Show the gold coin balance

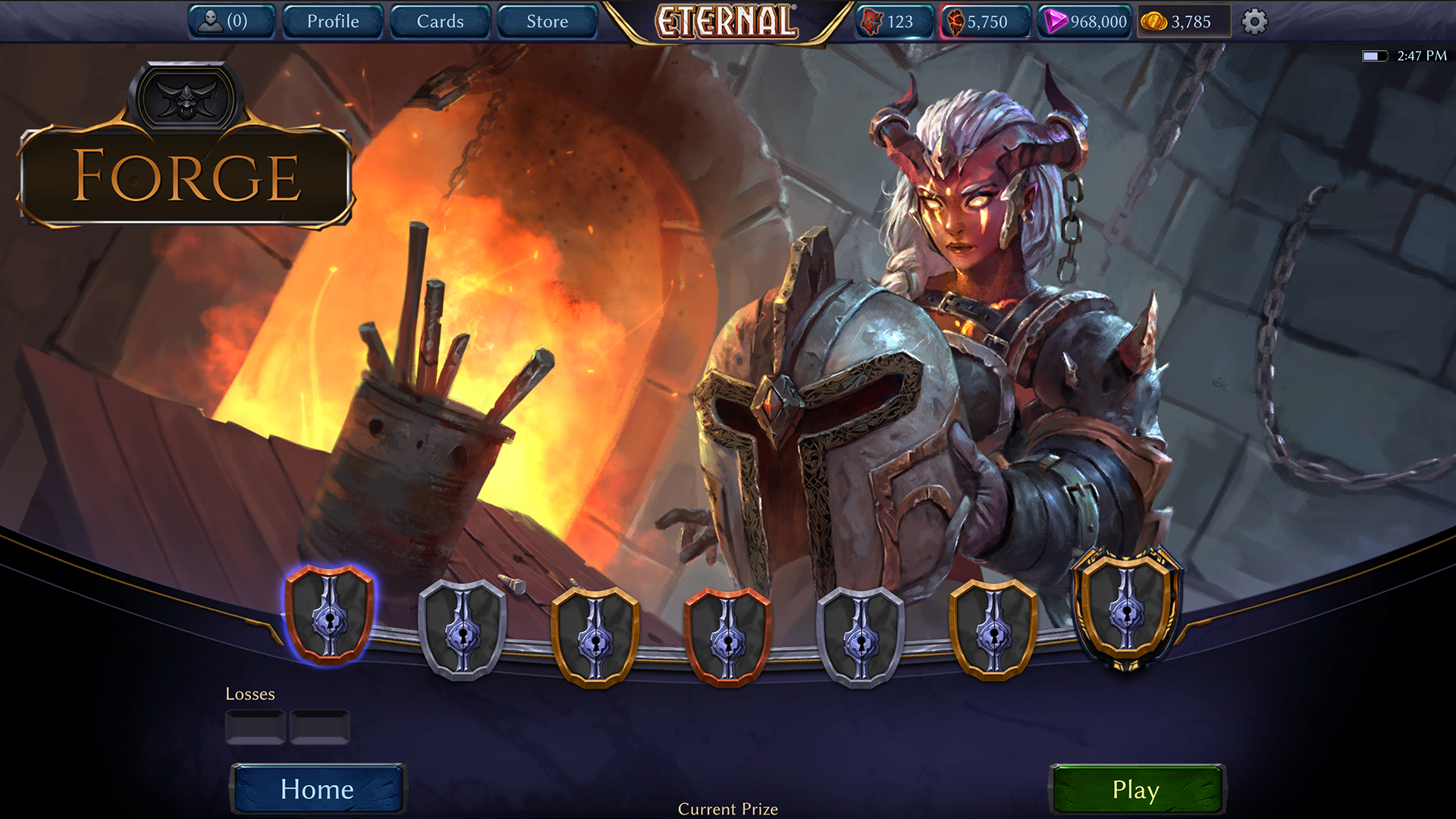1182,21
